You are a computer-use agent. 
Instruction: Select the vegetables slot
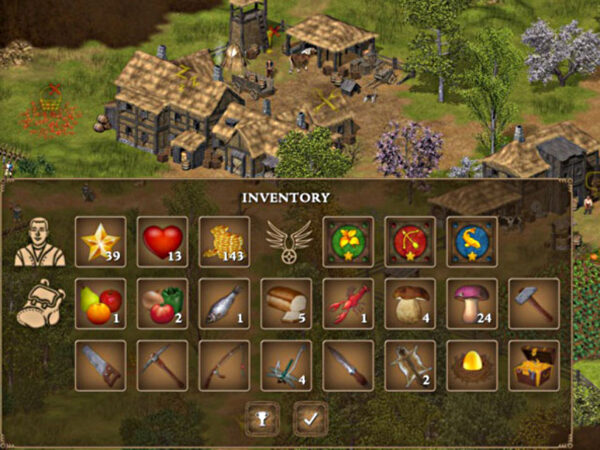pos(162,303)
